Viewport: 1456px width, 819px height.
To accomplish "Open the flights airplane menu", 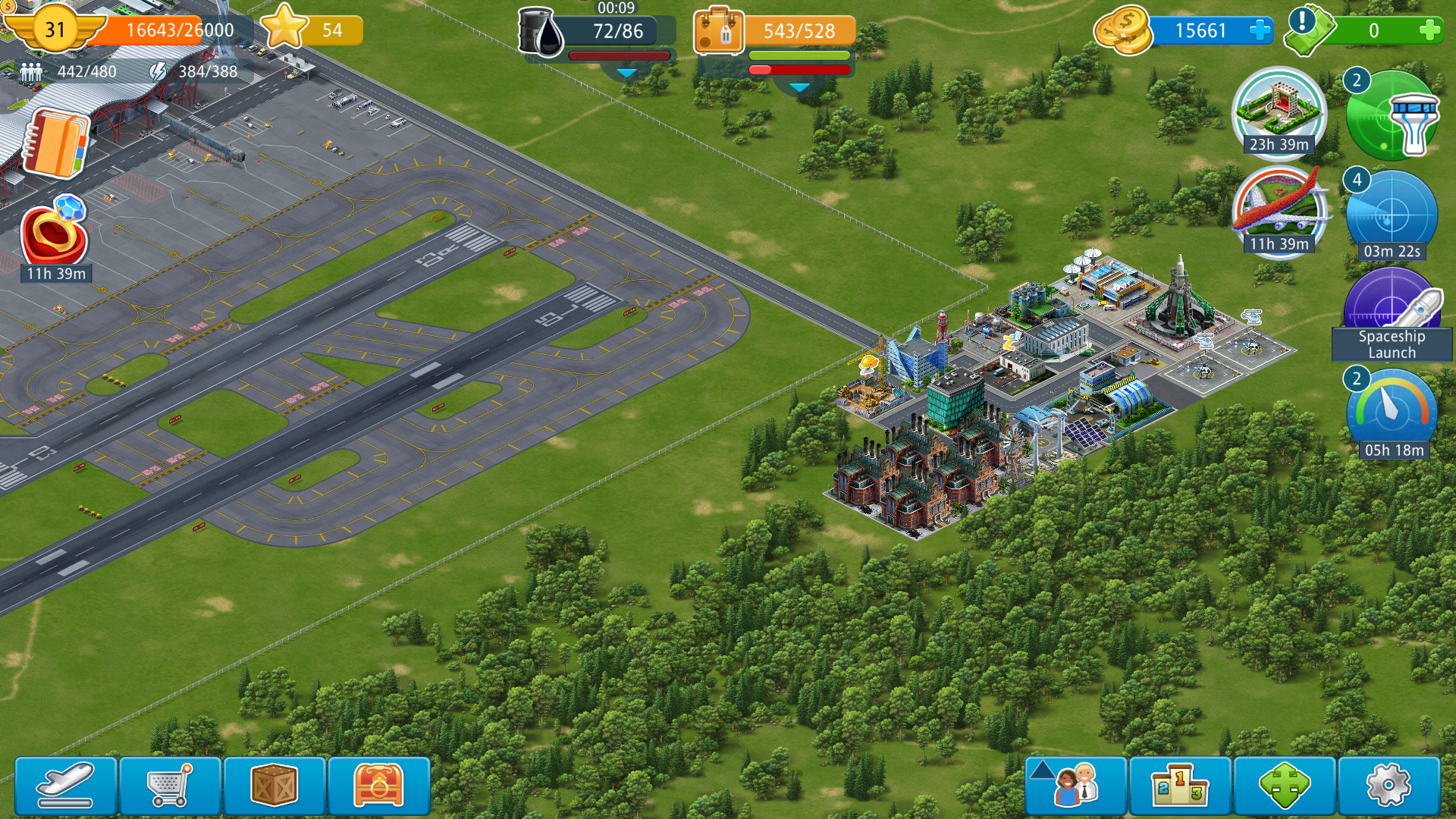I will point(66,786).
